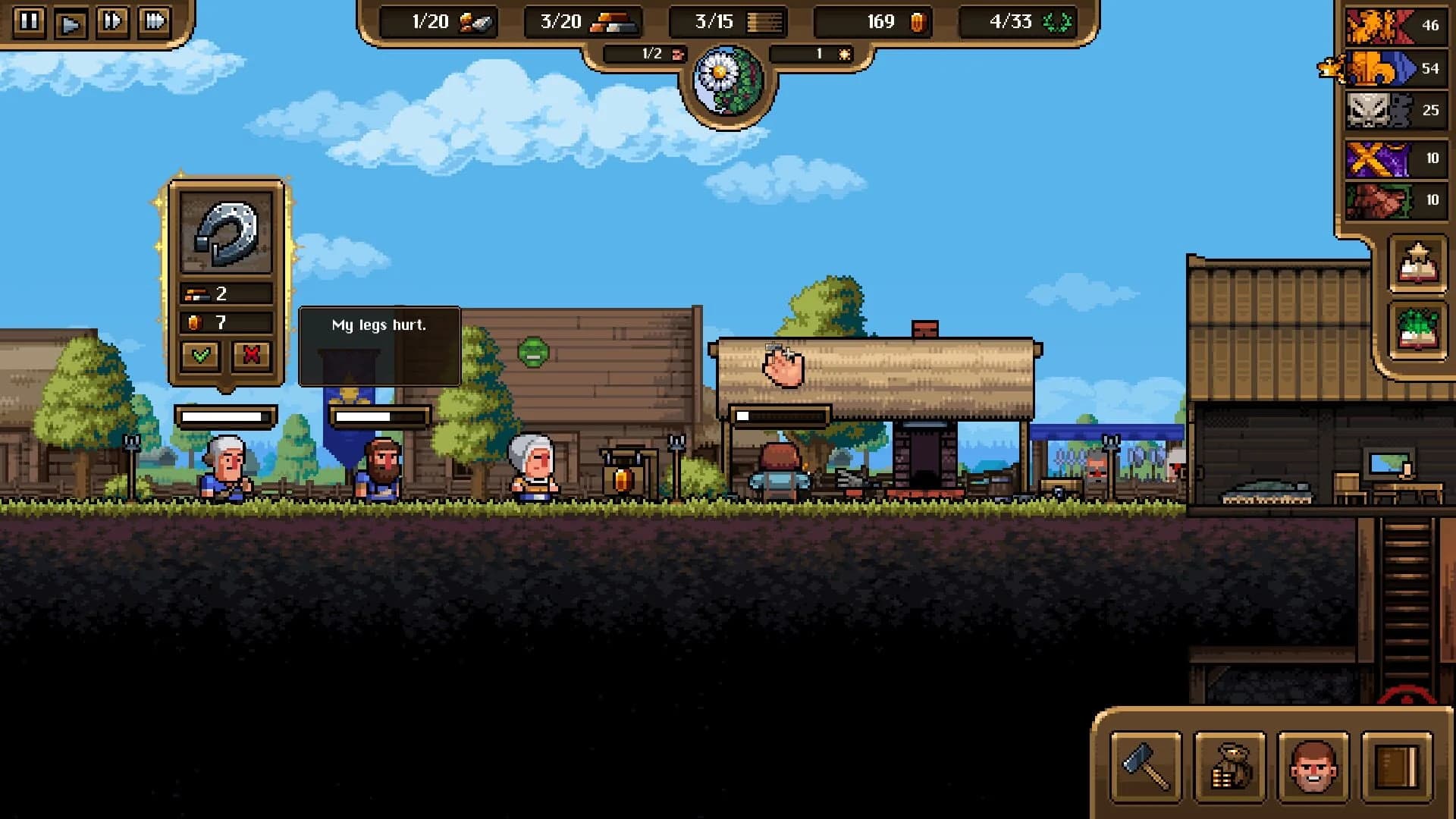Viewport: 1456px width, 819px height.
Task: Click the 'My legs hurt' speech bubble
Action: pyautogui.click(x=379, y=325)
